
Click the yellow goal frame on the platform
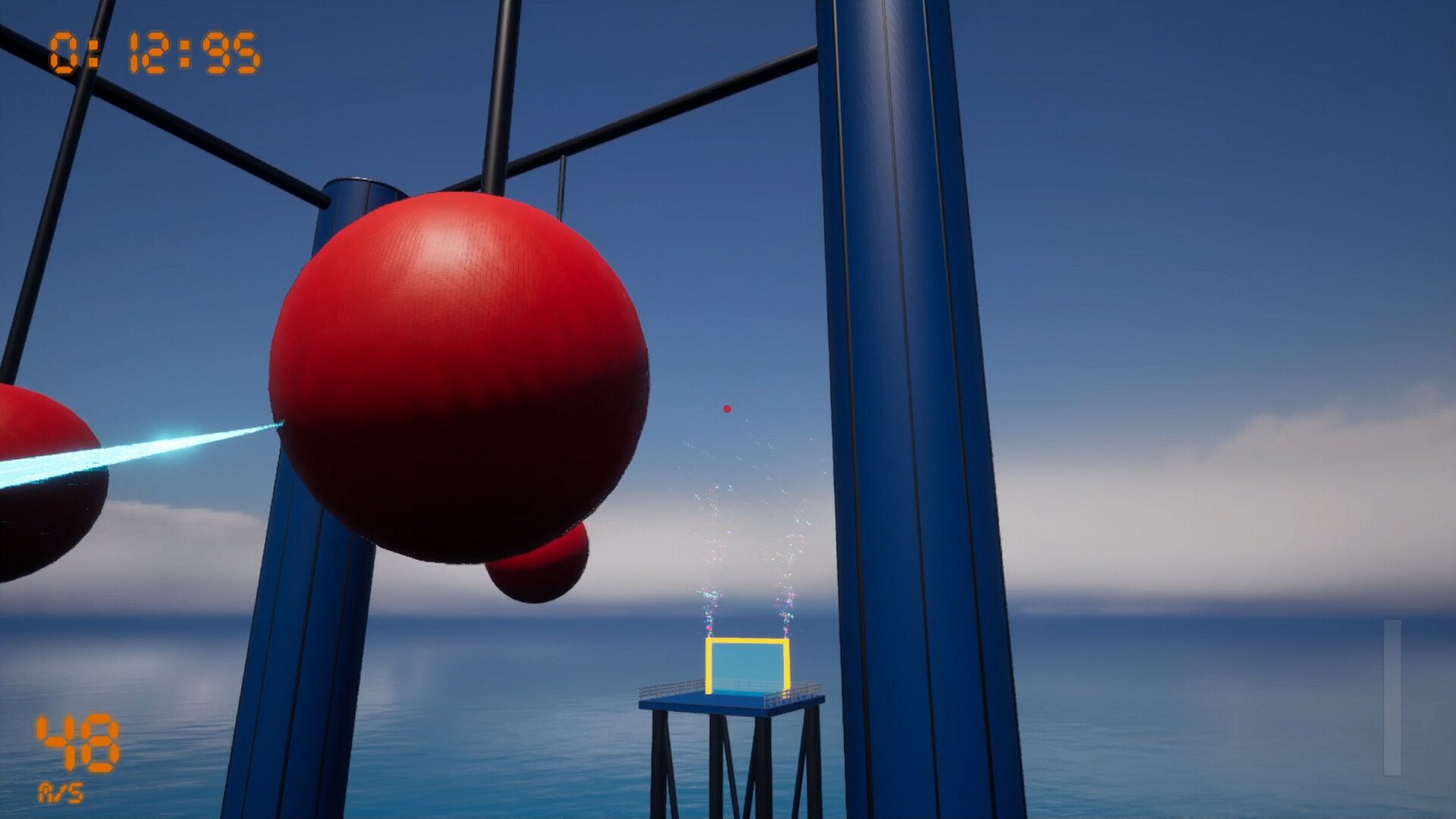(x=747, y=641)
